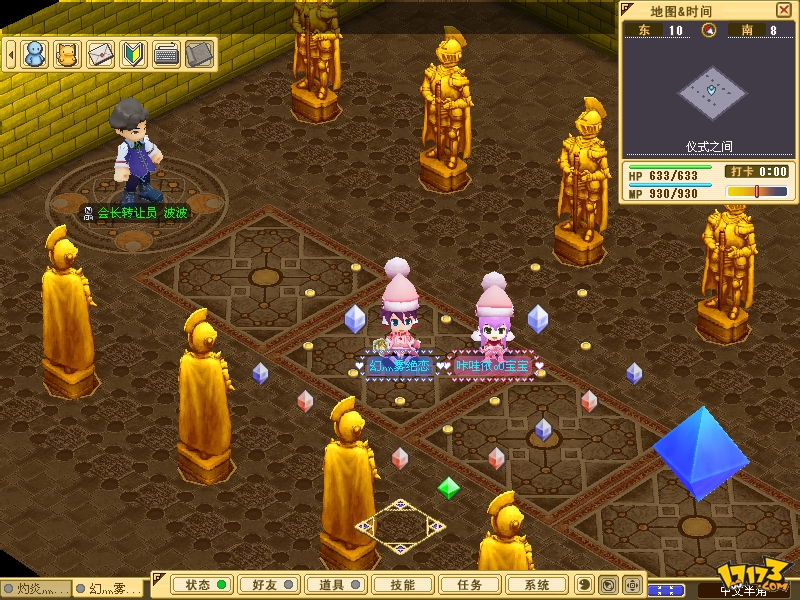Image resolution: width=800 pixels, height=600 pixels.
Task: Click the blue character figure icon
Action: (x=35, y=54)
